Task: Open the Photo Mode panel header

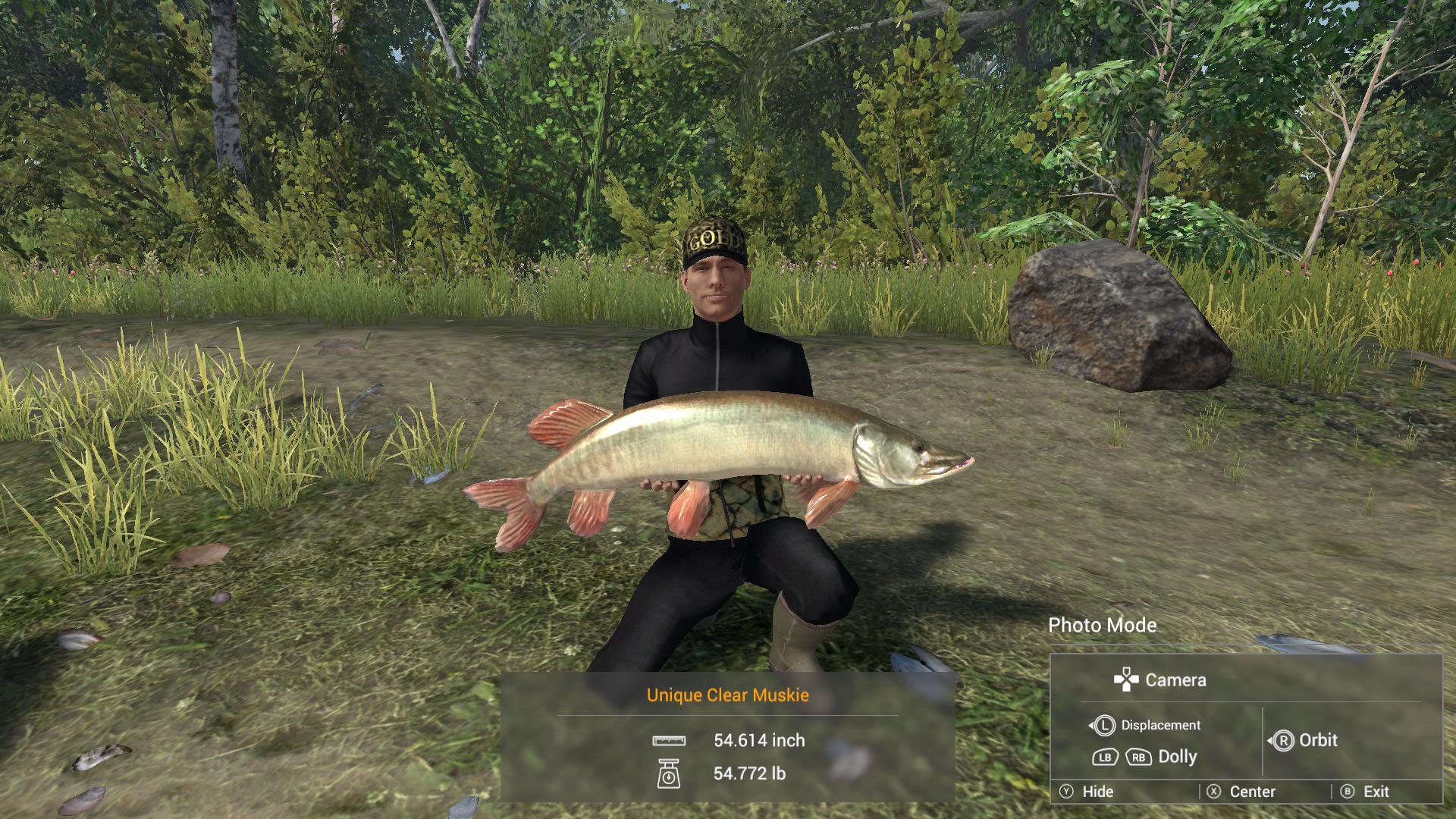Action: click(x=1102, y=625)
